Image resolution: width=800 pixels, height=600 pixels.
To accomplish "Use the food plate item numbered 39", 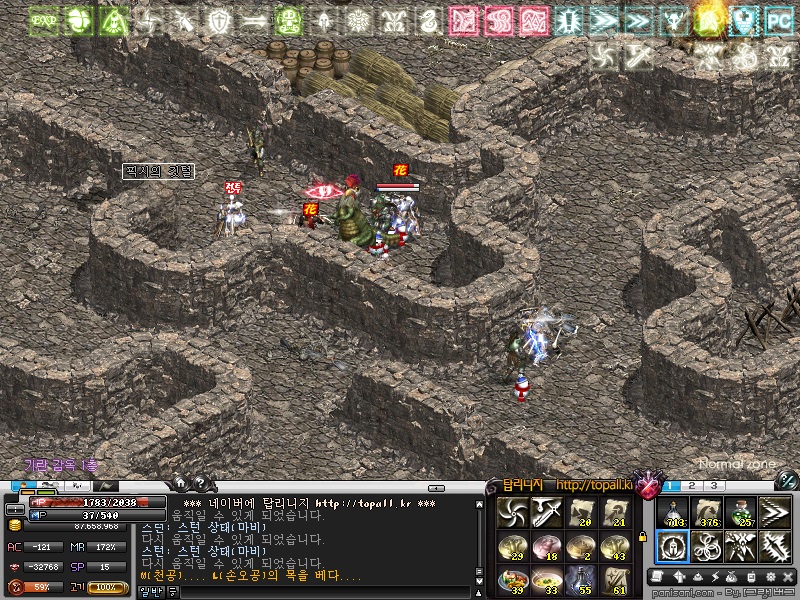I will [513, 580].
